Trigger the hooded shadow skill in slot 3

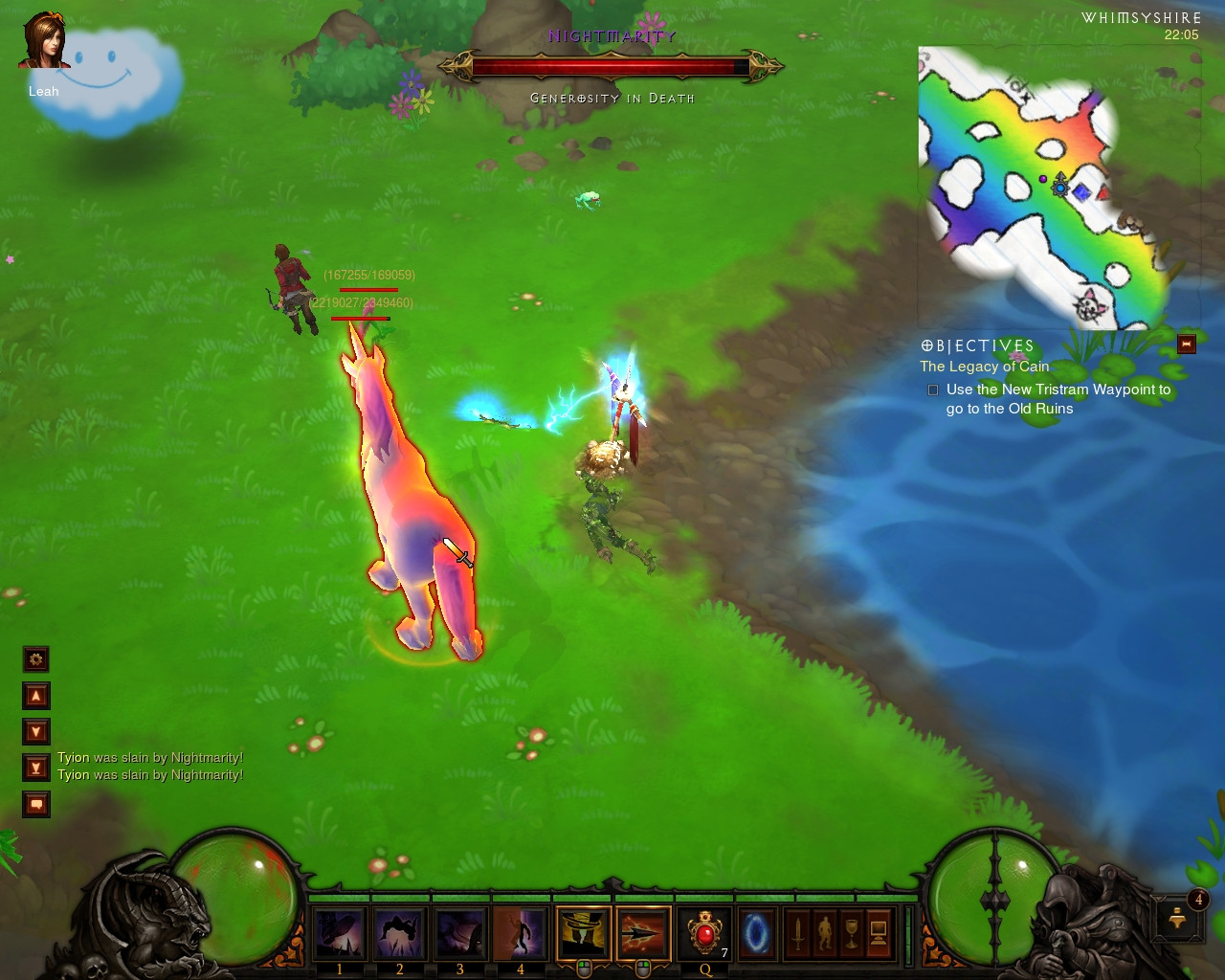click(x=459, y=932)
